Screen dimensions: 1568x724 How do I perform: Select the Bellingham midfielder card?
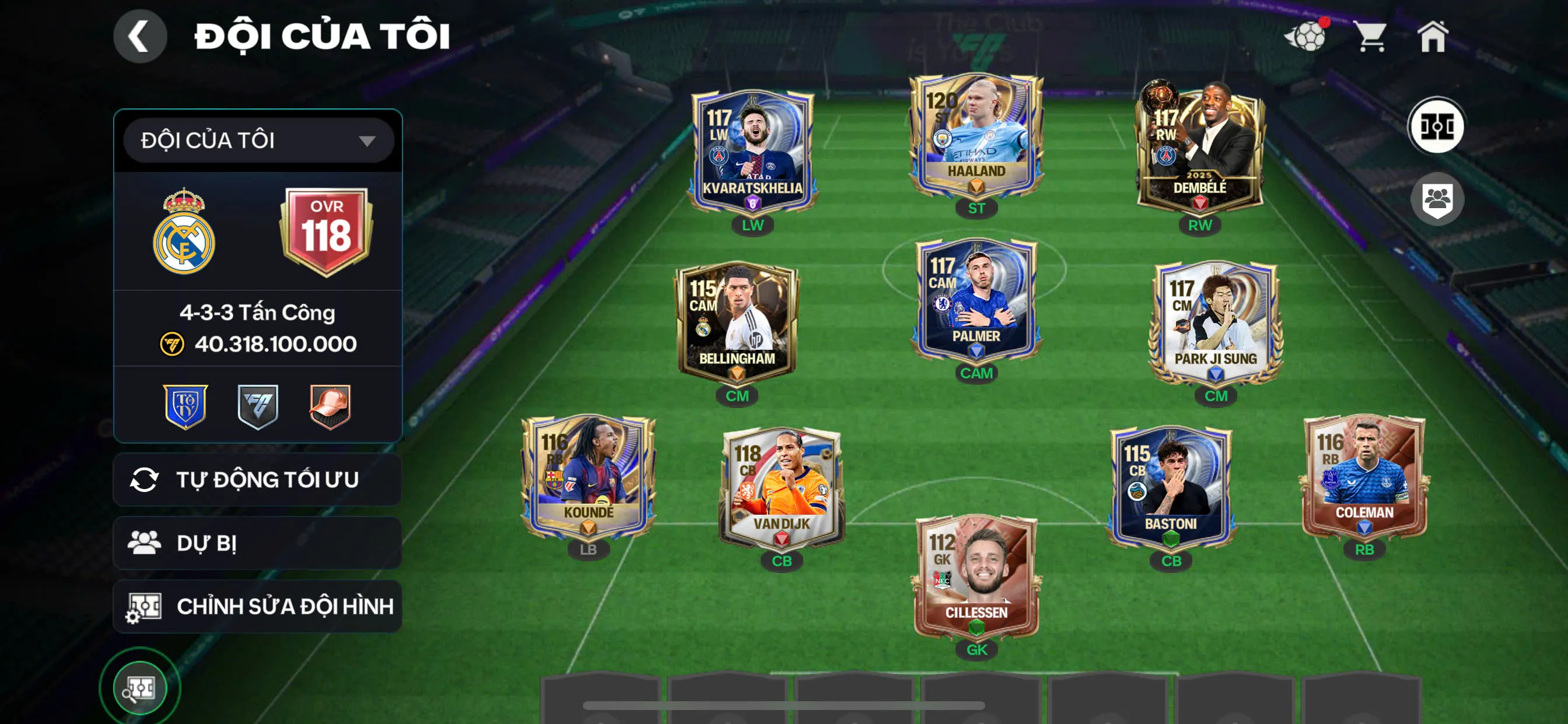(x=737, y=322)
